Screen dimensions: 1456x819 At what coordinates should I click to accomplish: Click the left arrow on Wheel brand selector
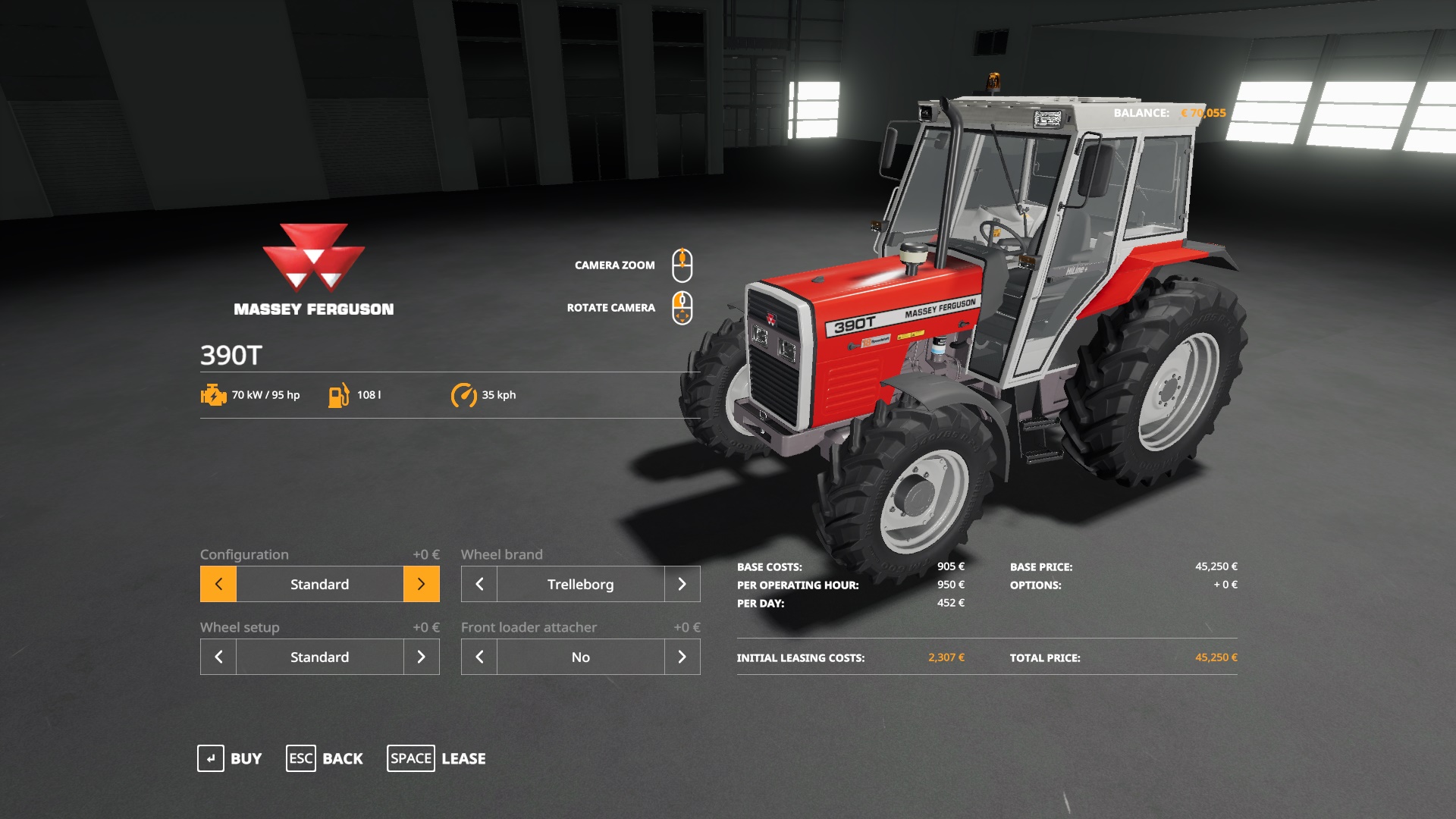[x=479, y=584]
